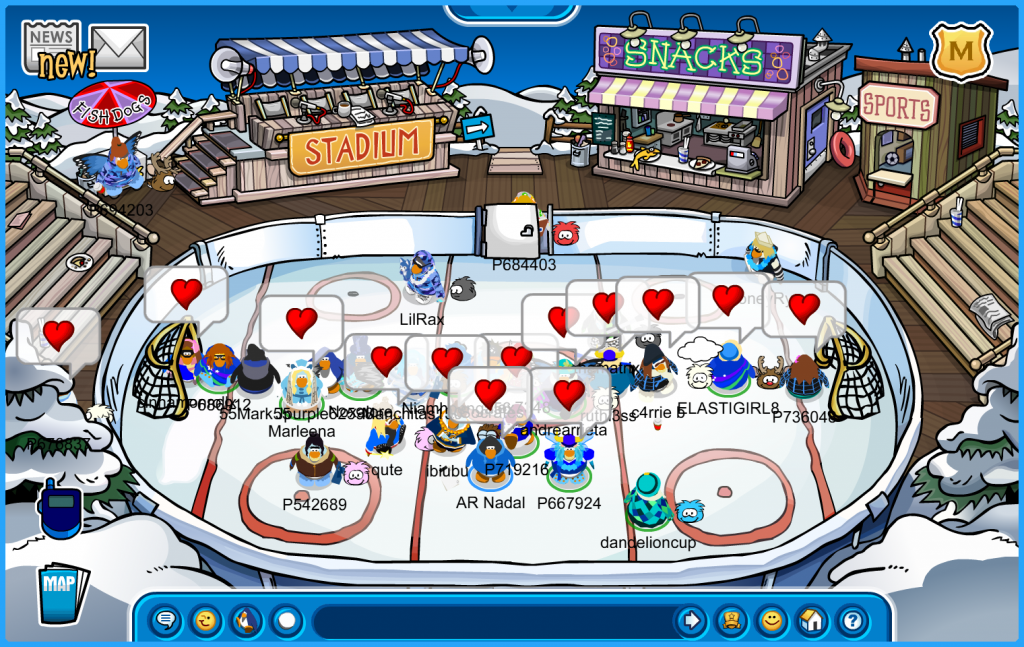Open your player card
This screenshot has width=1024, height=647.
coord(731,621)
